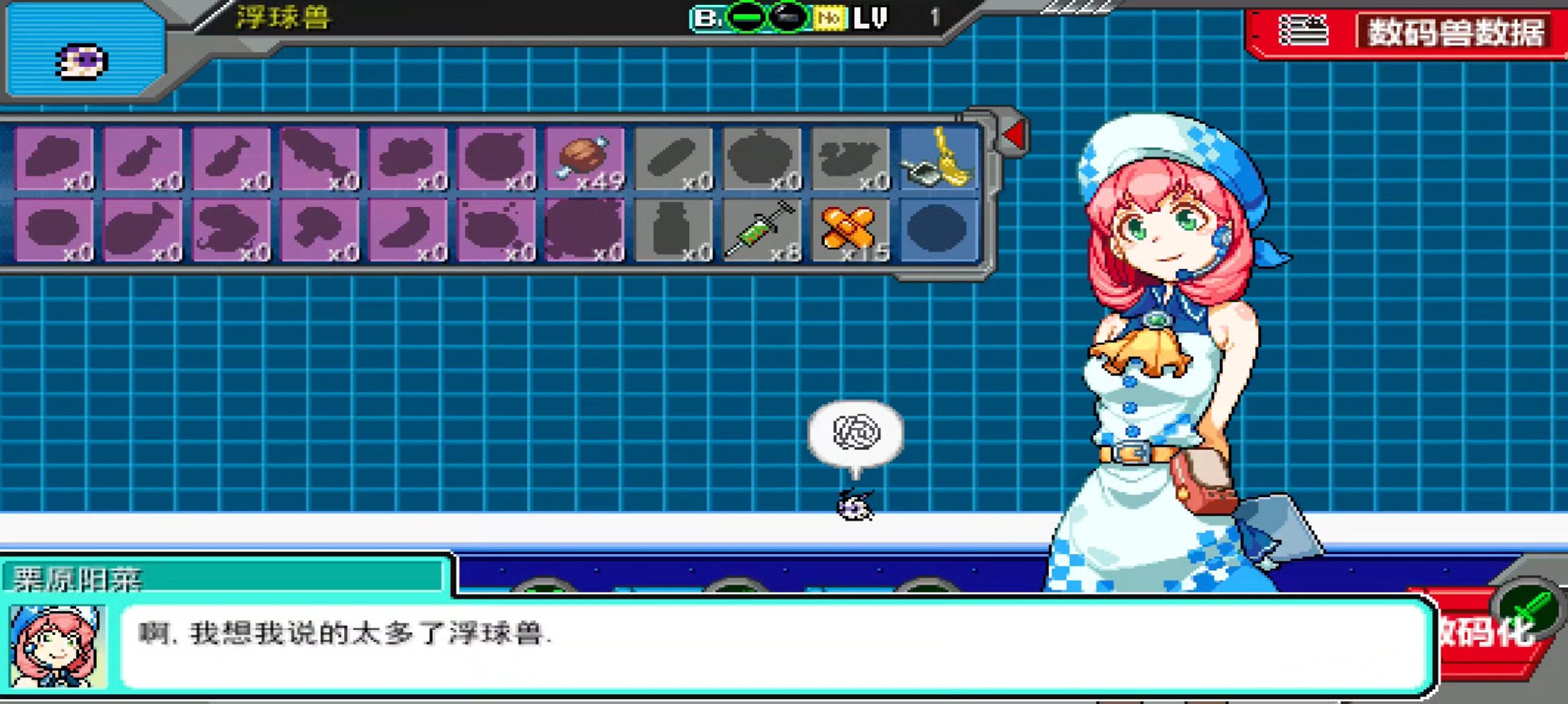Select the meat item slot with x49
Image resolution: width=1568 pixels, height=704 pixels.
[585, 159]
